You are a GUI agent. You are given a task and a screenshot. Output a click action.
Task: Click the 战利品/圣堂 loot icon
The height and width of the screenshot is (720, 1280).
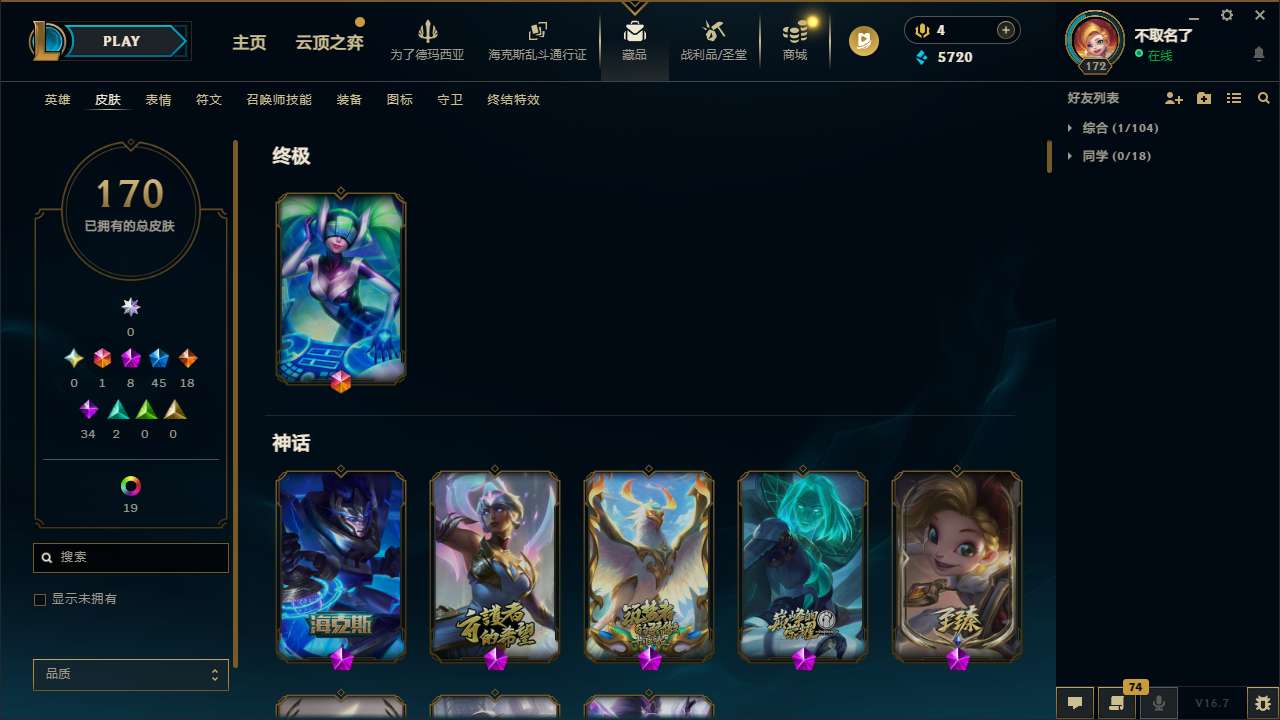713,40
